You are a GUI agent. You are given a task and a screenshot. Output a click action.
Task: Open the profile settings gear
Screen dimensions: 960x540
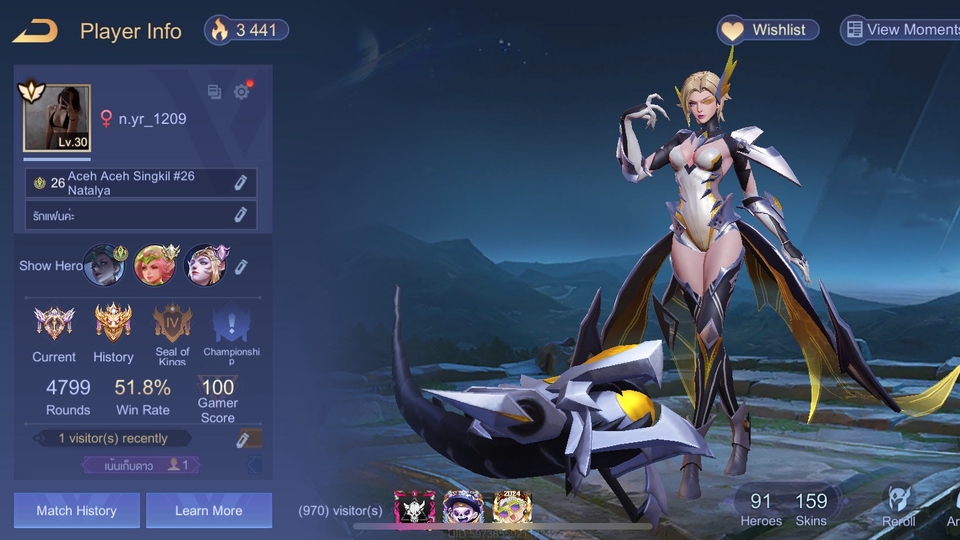pos(241,92)
